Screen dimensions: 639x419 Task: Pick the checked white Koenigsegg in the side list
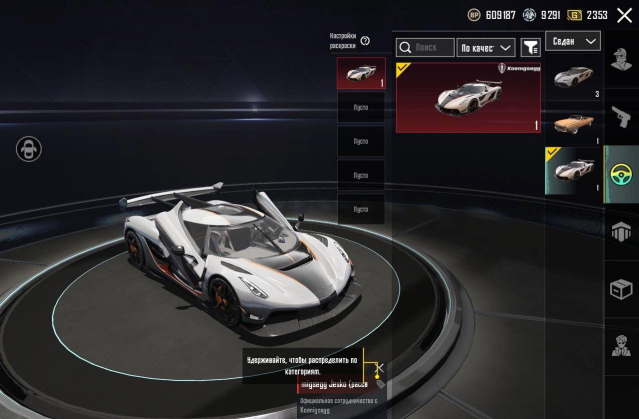pos(574,170)
